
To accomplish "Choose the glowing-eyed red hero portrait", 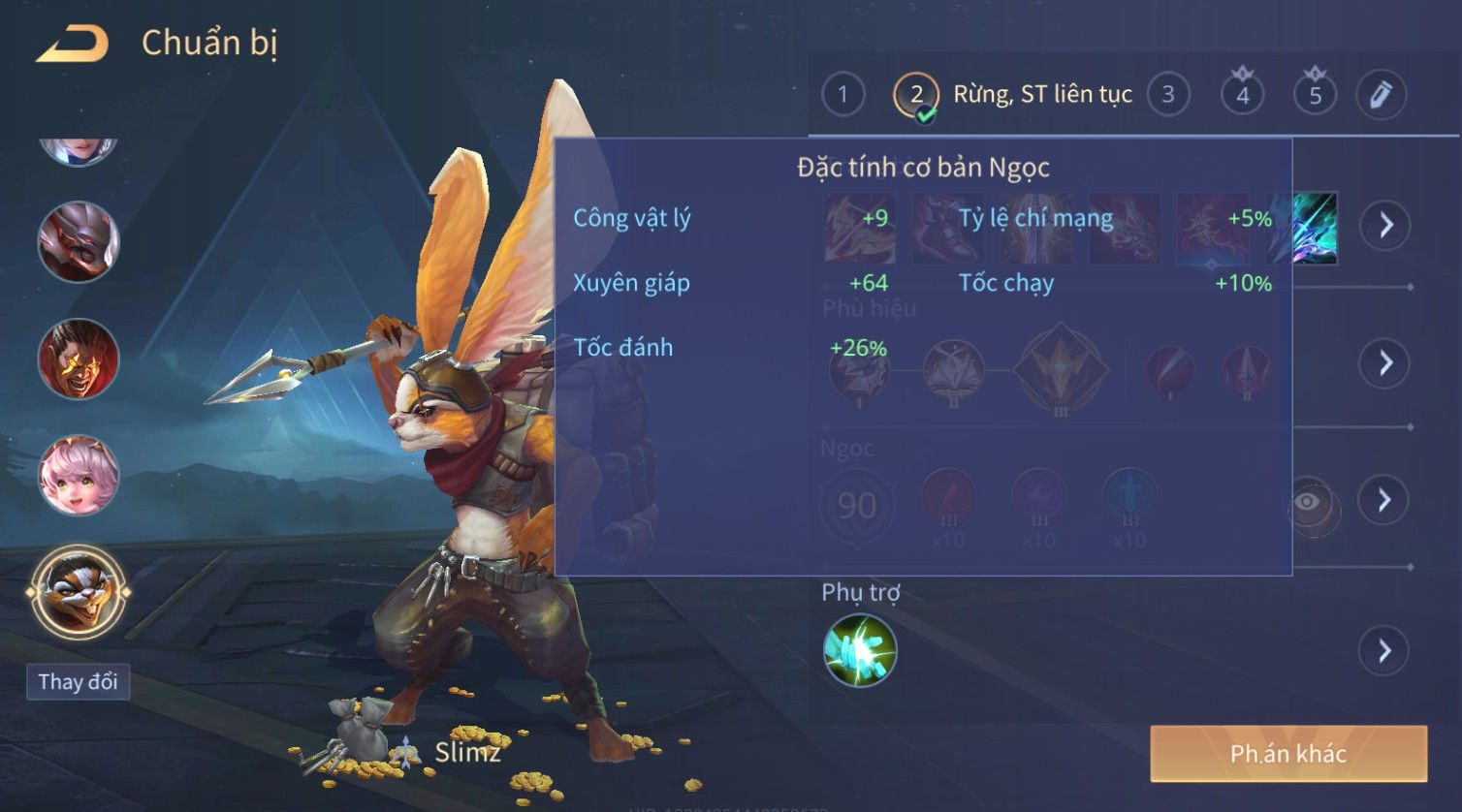I will (79, 359).
